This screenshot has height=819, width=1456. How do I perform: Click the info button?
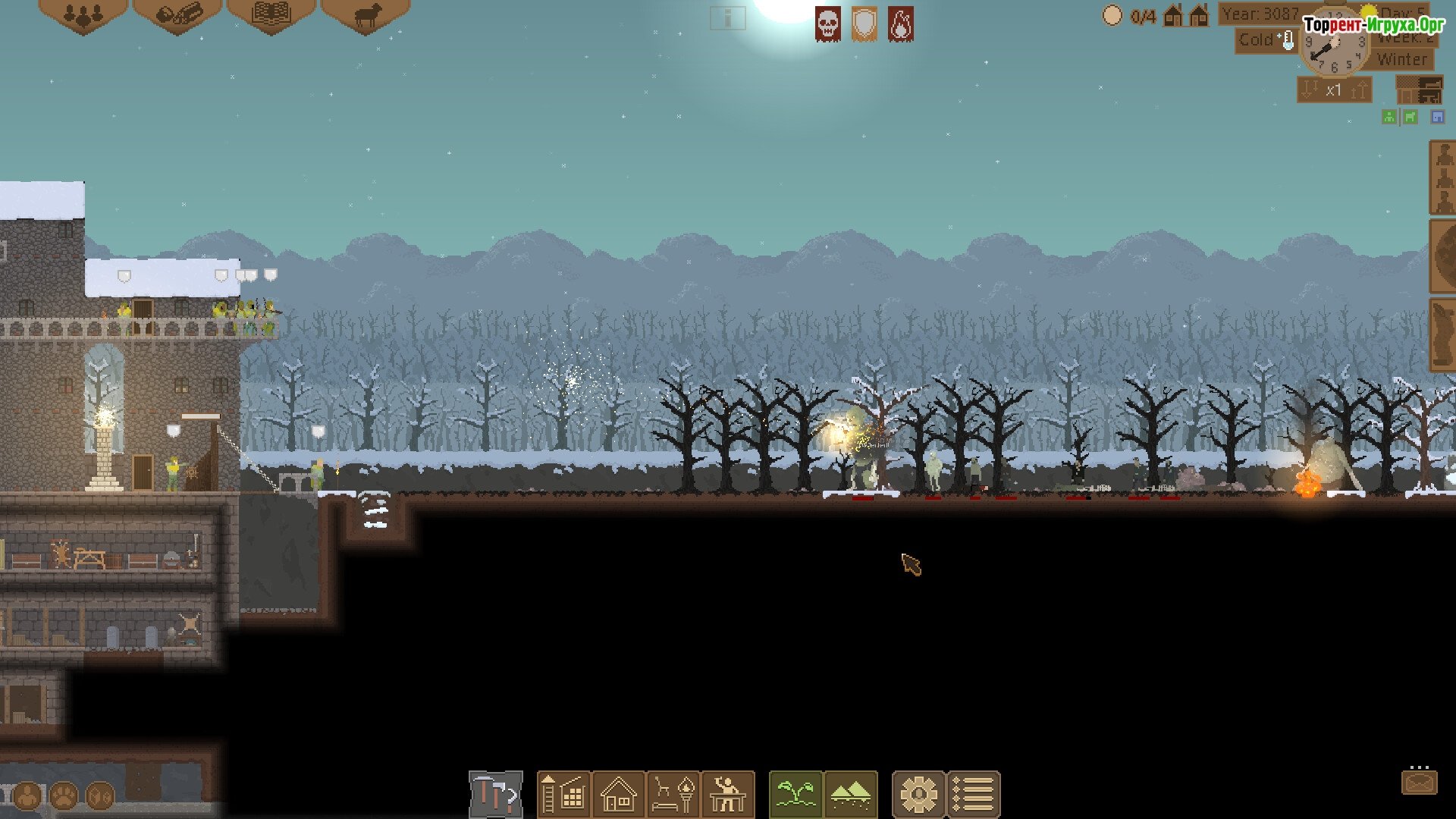727,18
